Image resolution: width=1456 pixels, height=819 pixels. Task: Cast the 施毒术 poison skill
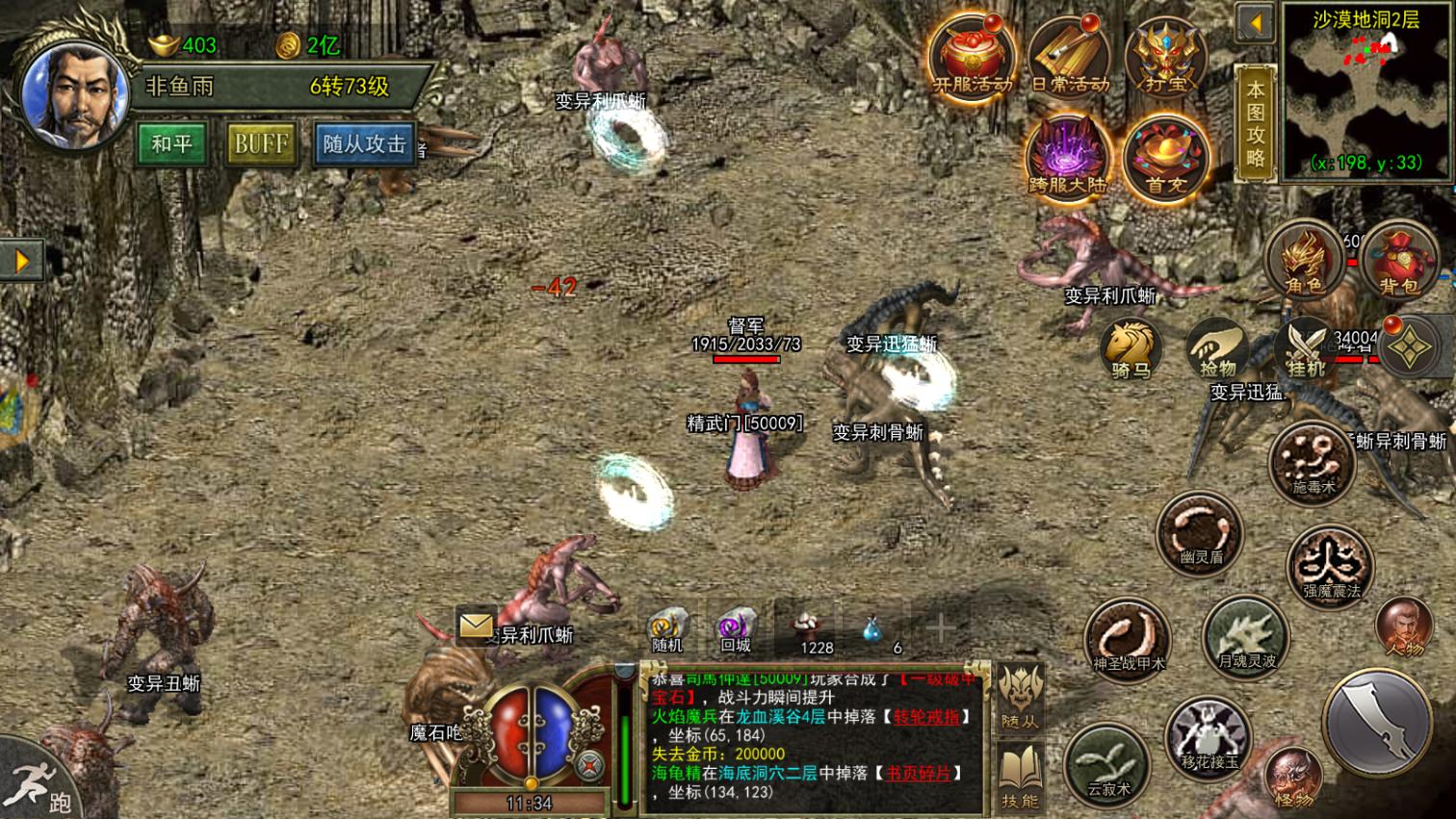tap(1313, 463)
